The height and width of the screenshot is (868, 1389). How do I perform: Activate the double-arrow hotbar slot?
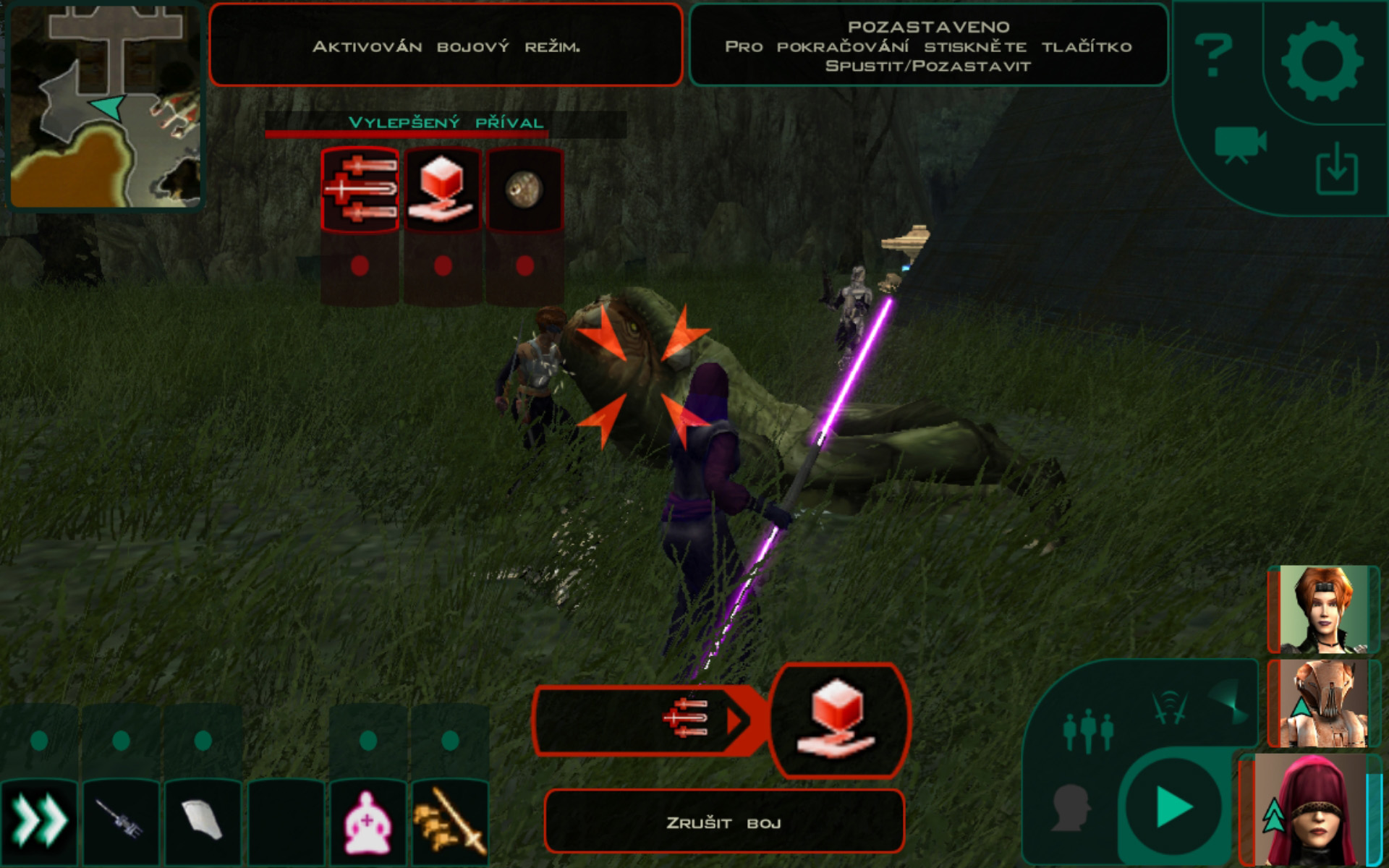tap(39, 822)
